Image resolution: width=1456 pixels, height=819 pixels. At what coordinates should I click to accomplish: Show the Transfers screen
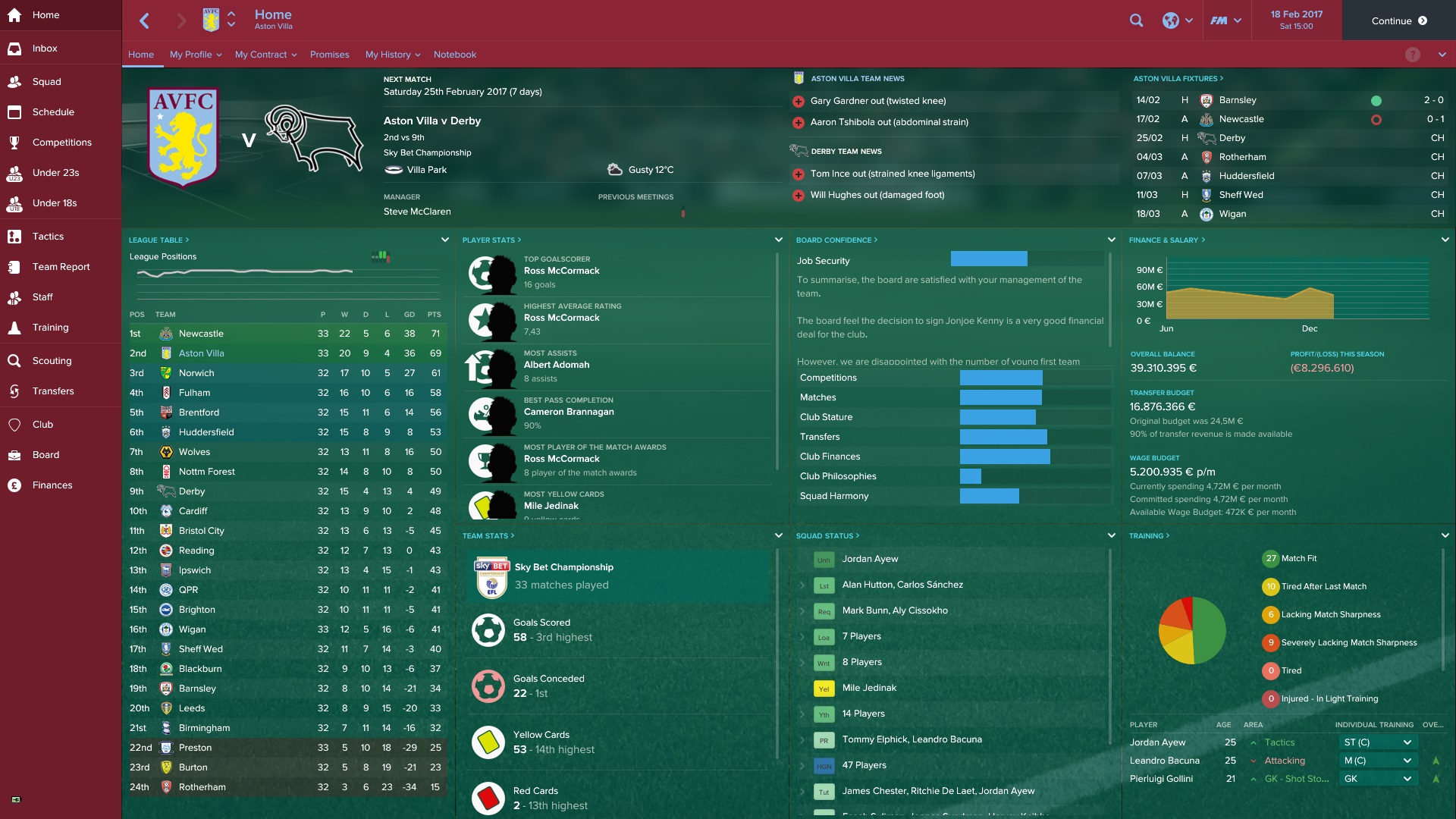click(53, 391)
